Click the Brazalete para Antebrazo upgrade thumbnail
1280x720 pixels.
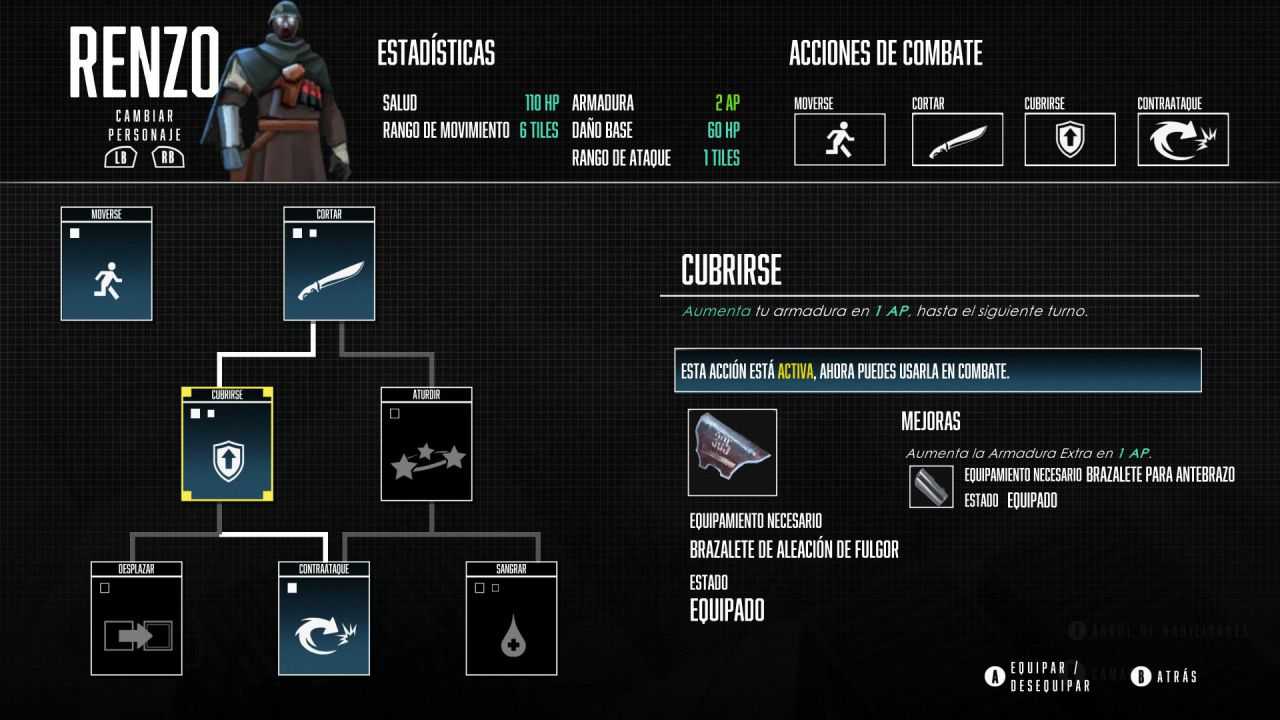[931, 488]
